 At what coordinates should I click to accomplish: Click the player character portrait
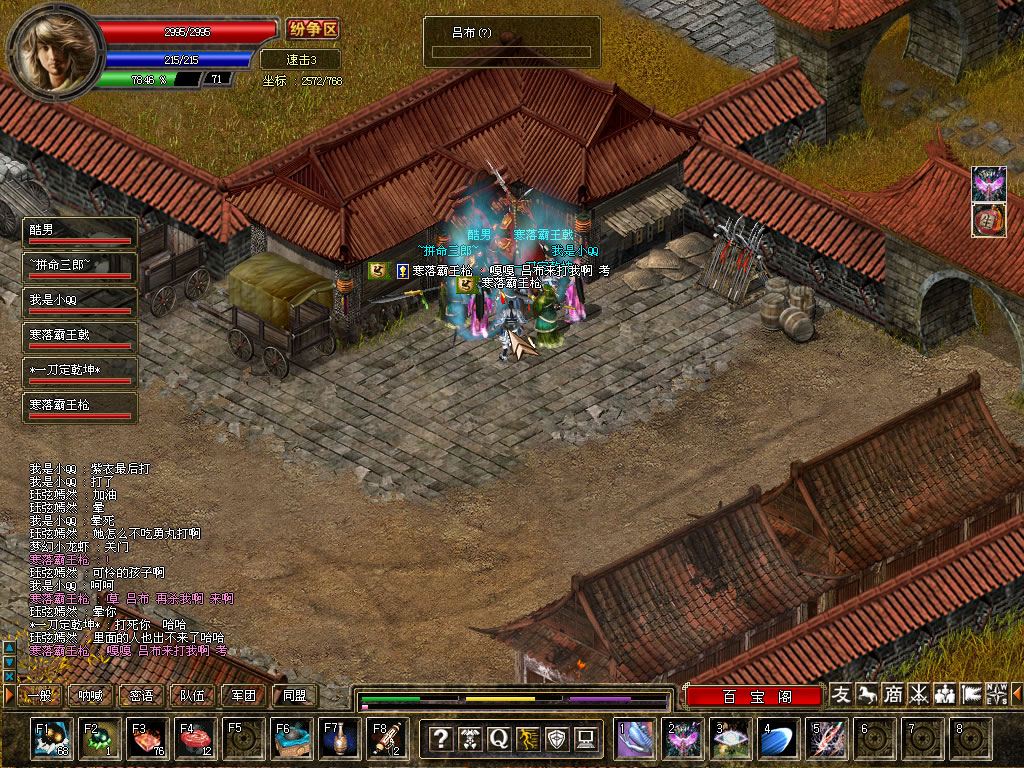point(56,47)
